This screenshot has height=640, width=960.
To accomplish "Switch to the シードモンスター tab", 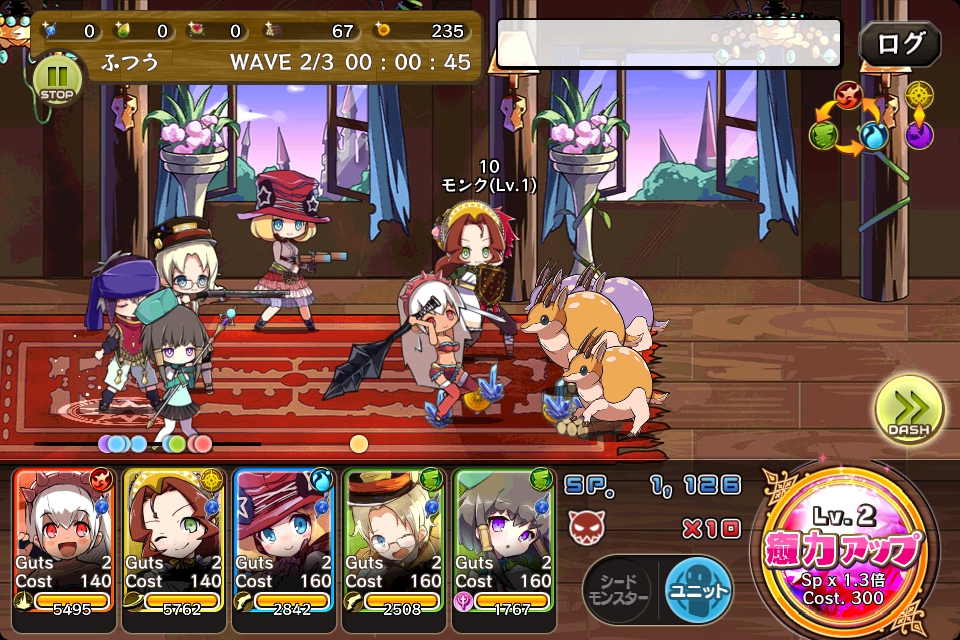I will [x=616, y=586].
